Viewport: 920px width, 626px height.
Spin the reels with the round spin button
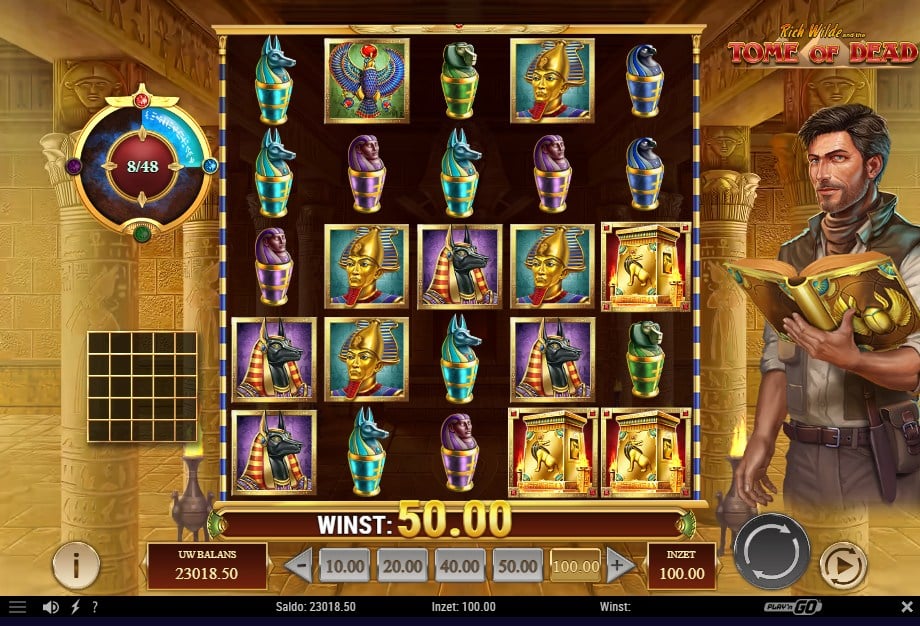click(x=772, y=551)
